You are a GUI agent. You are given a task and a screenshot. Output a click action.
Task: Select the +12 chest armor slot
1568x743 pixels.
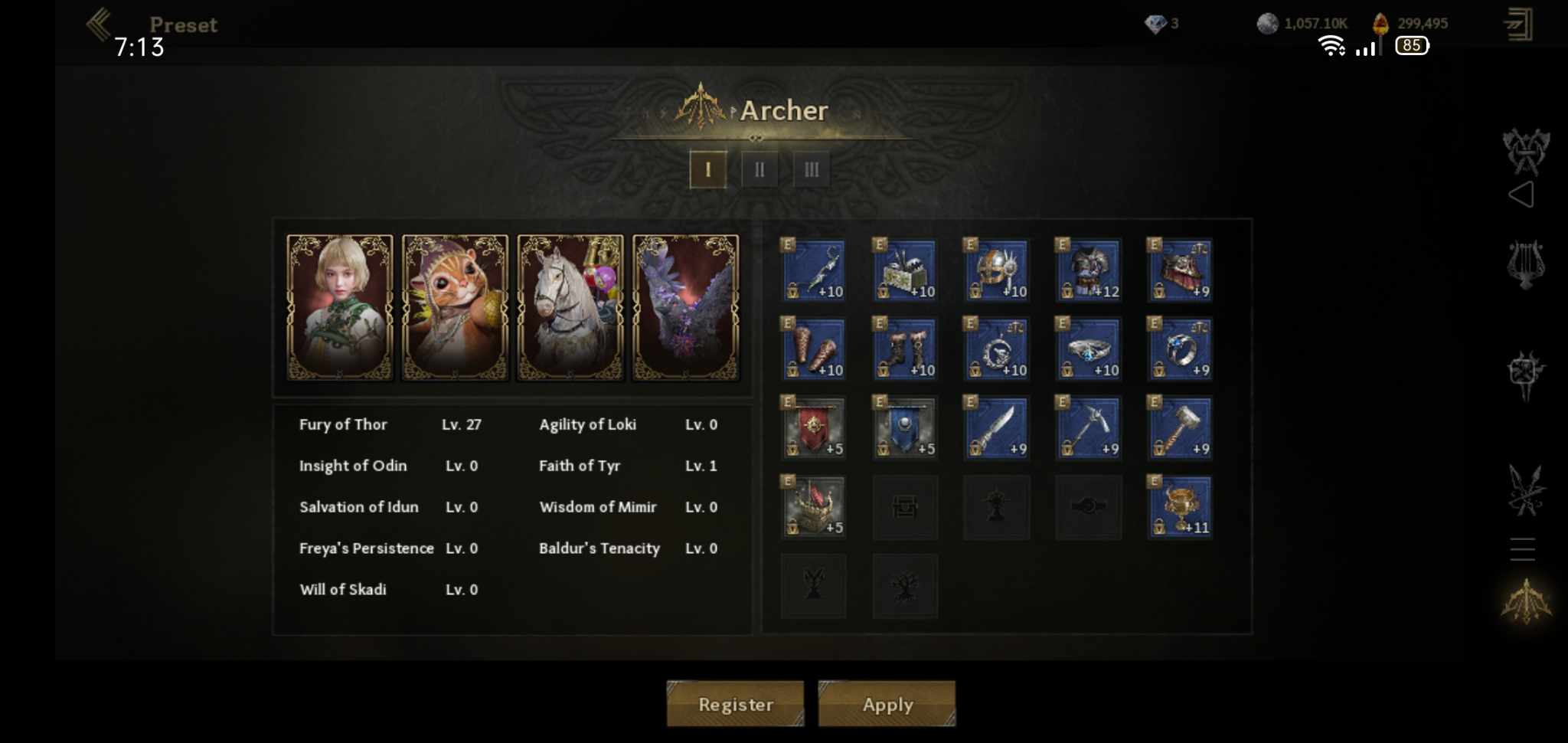coord(1088,270)
